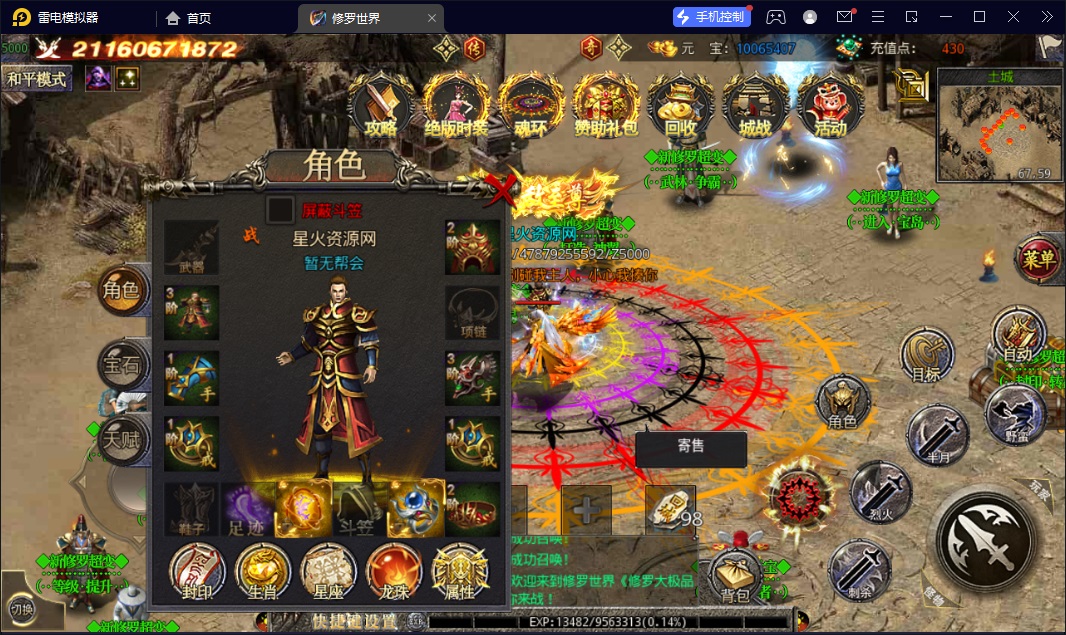
Task: Use the 烈火 fire skill
Action: click(x=878, y=493)
